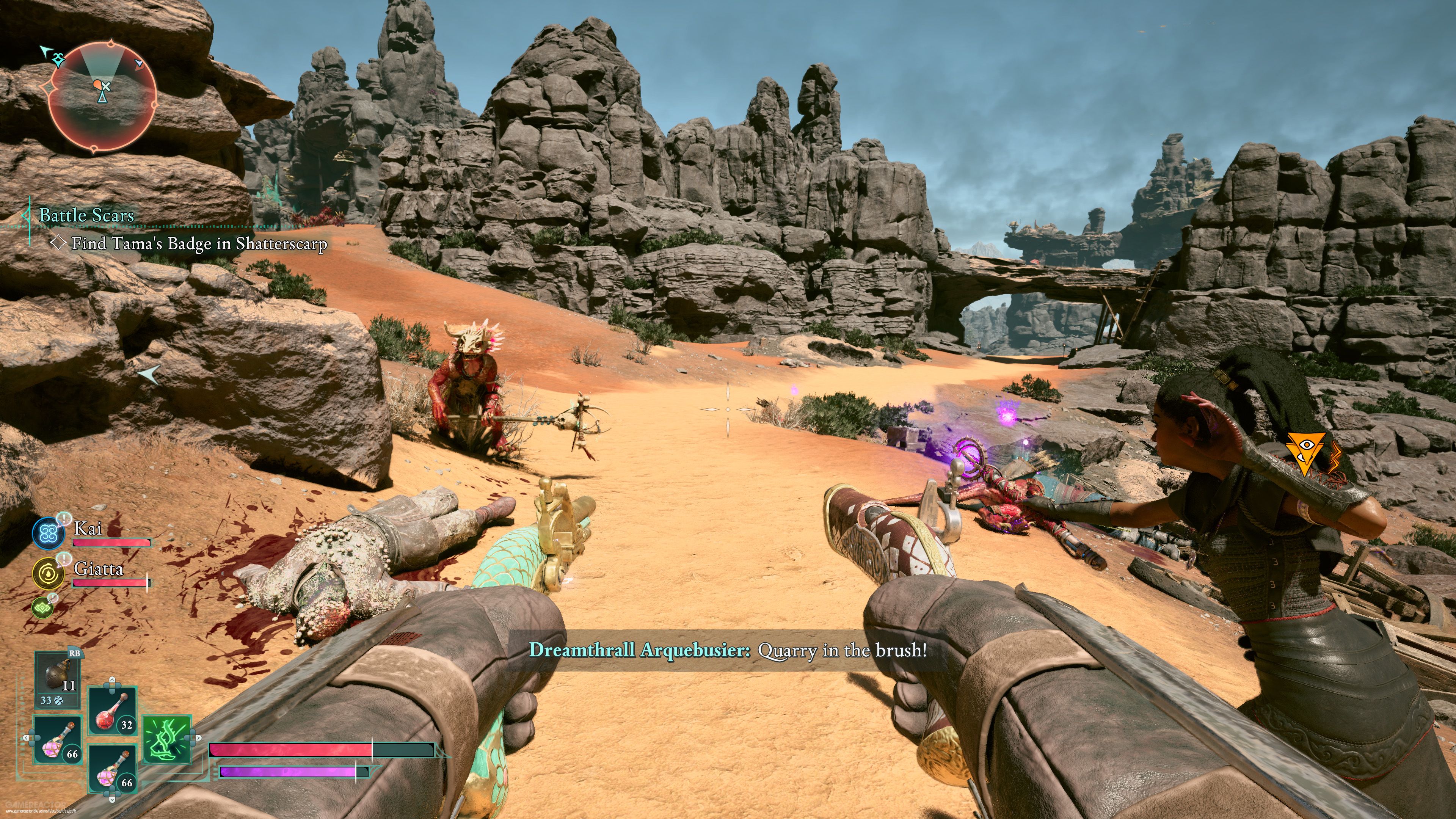Click the Find Tama's Badge objective
Viewport: 1456px width, 819px height.
click(199, 243)
